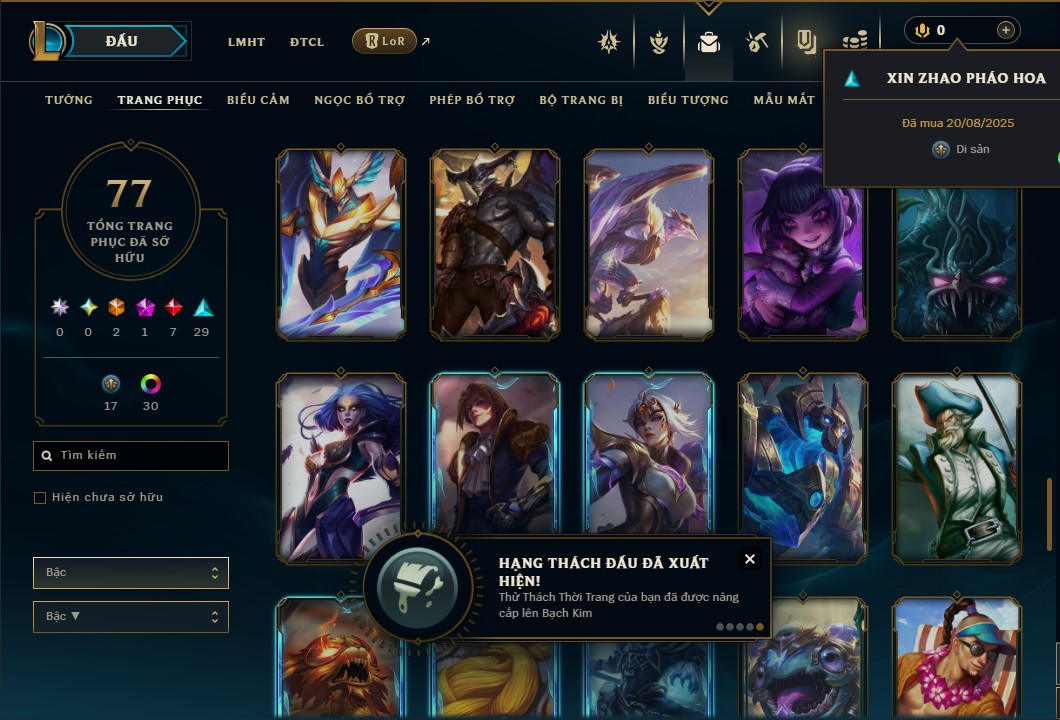The image size is (1060, 720).
Task: Open the backpack collection icon
Action: (709, 42)
